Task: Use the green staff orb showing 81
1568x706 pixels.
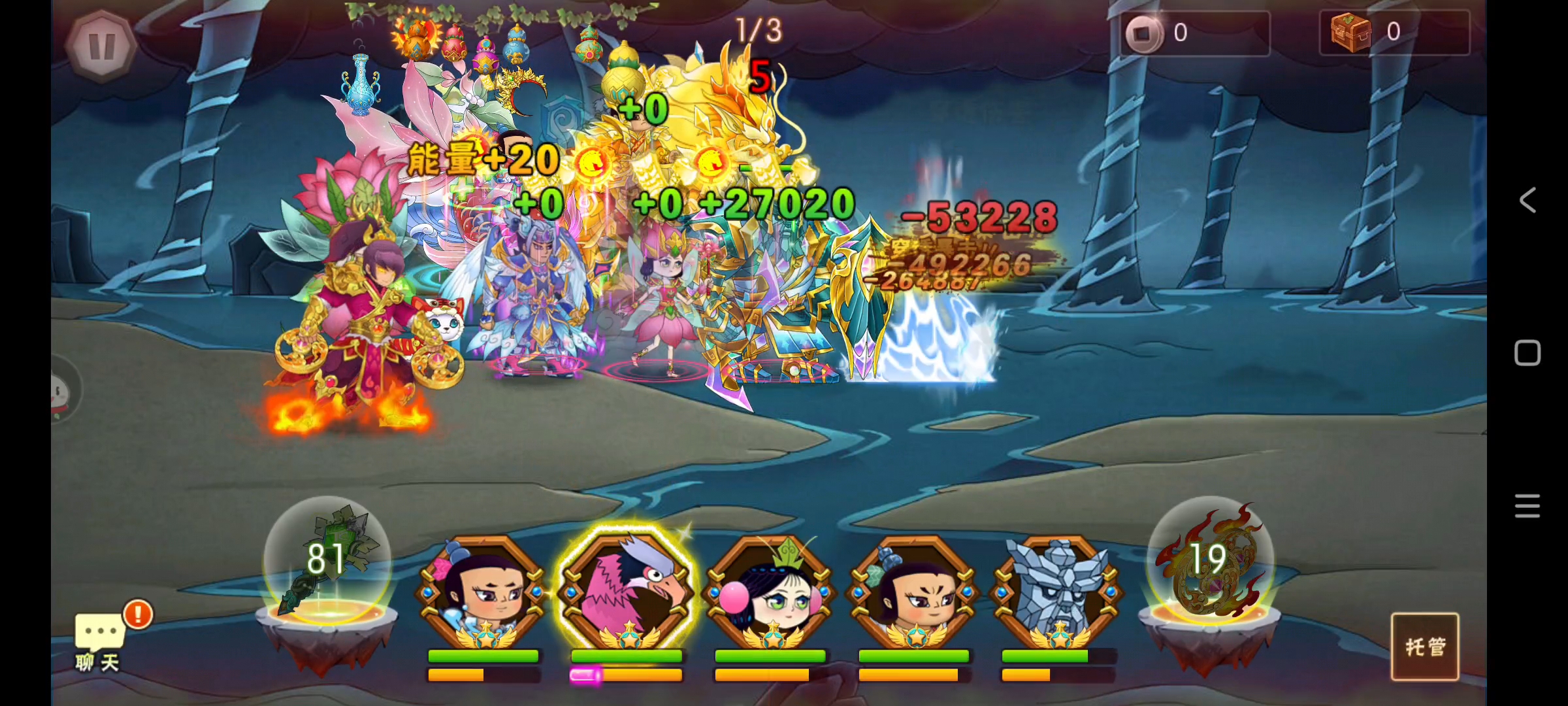Action: (327, 562)
